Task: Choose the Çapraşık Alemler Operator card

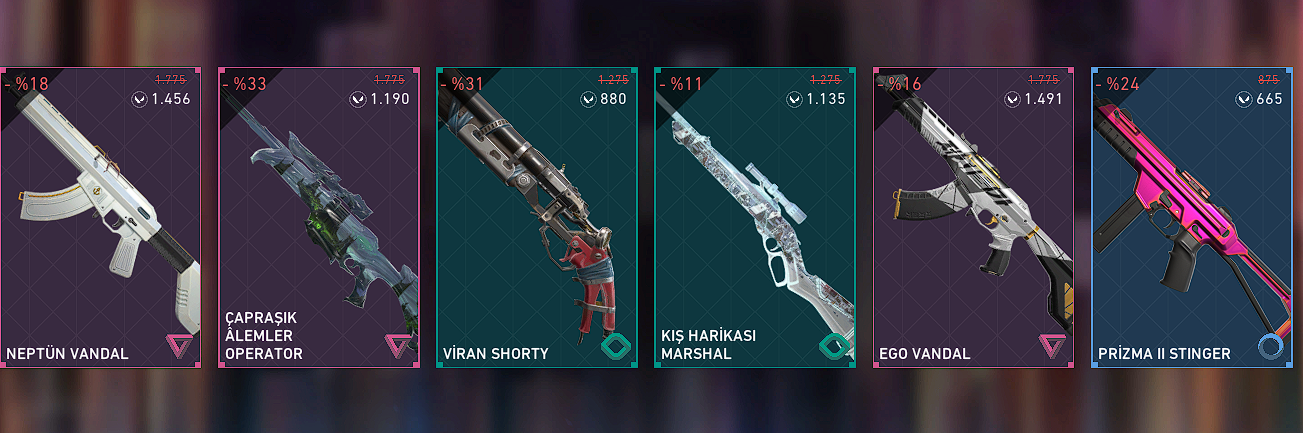Action: click(x=318, y=218)
